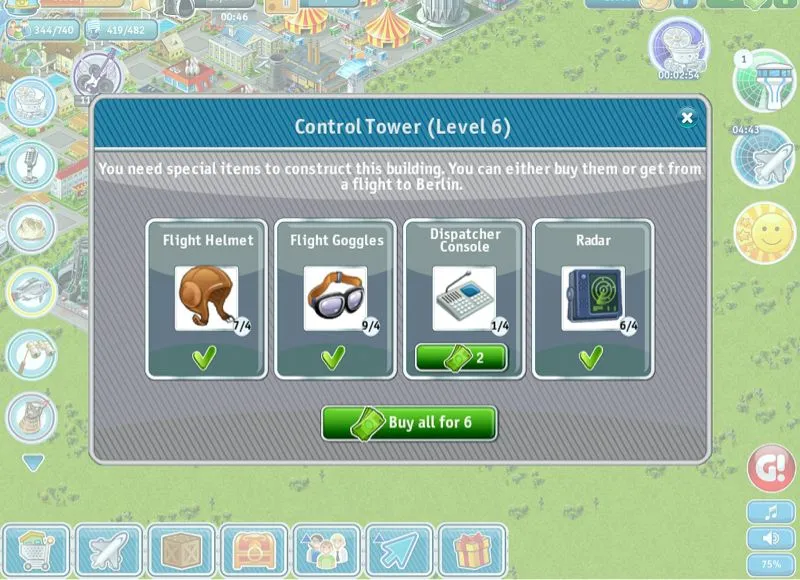The image size is (800, 580).
Task: Toggle the sound speaker button
Action: tap(771, 538)
